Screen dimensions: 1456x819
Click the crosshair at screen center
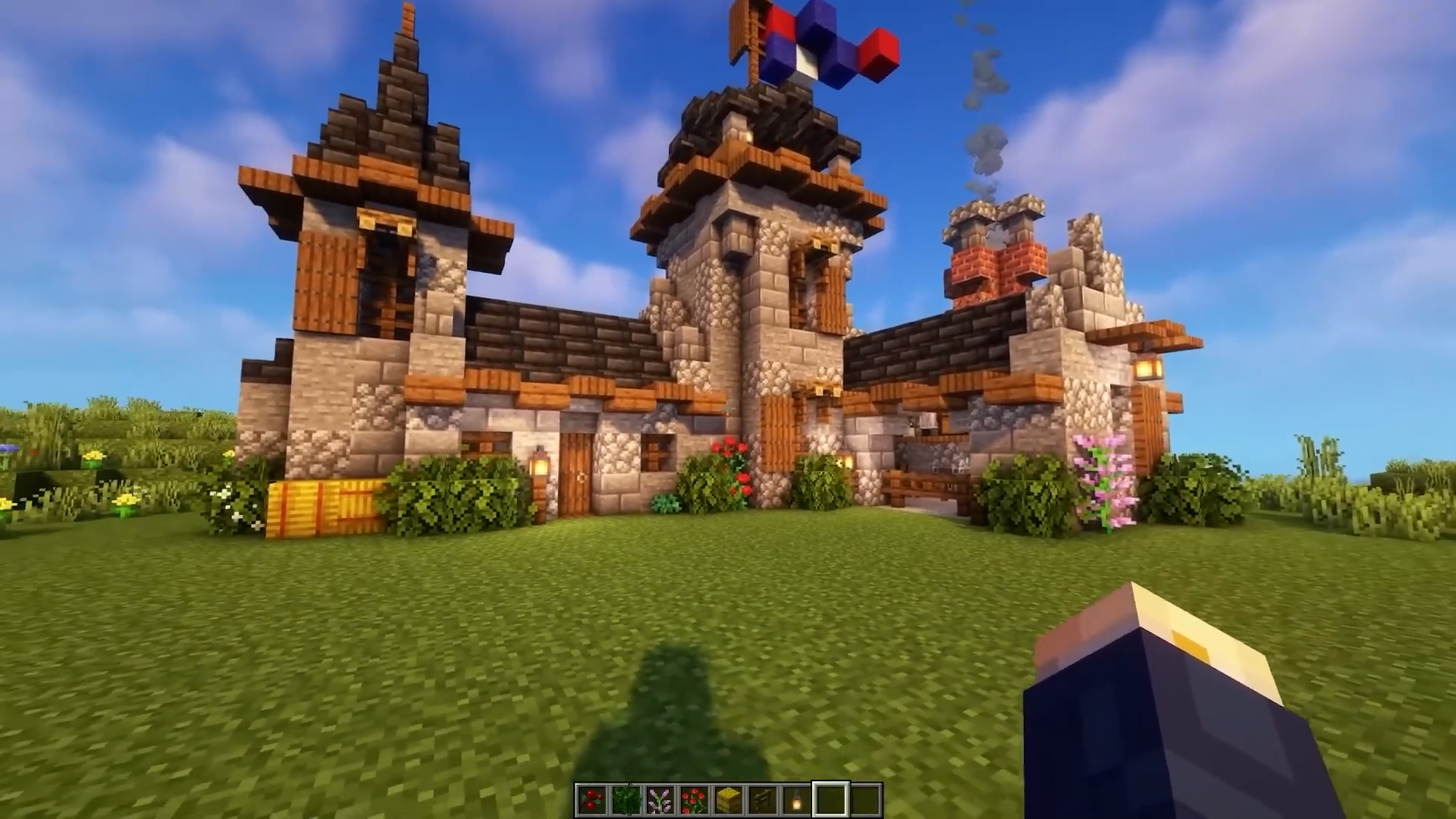click(728, 409)
